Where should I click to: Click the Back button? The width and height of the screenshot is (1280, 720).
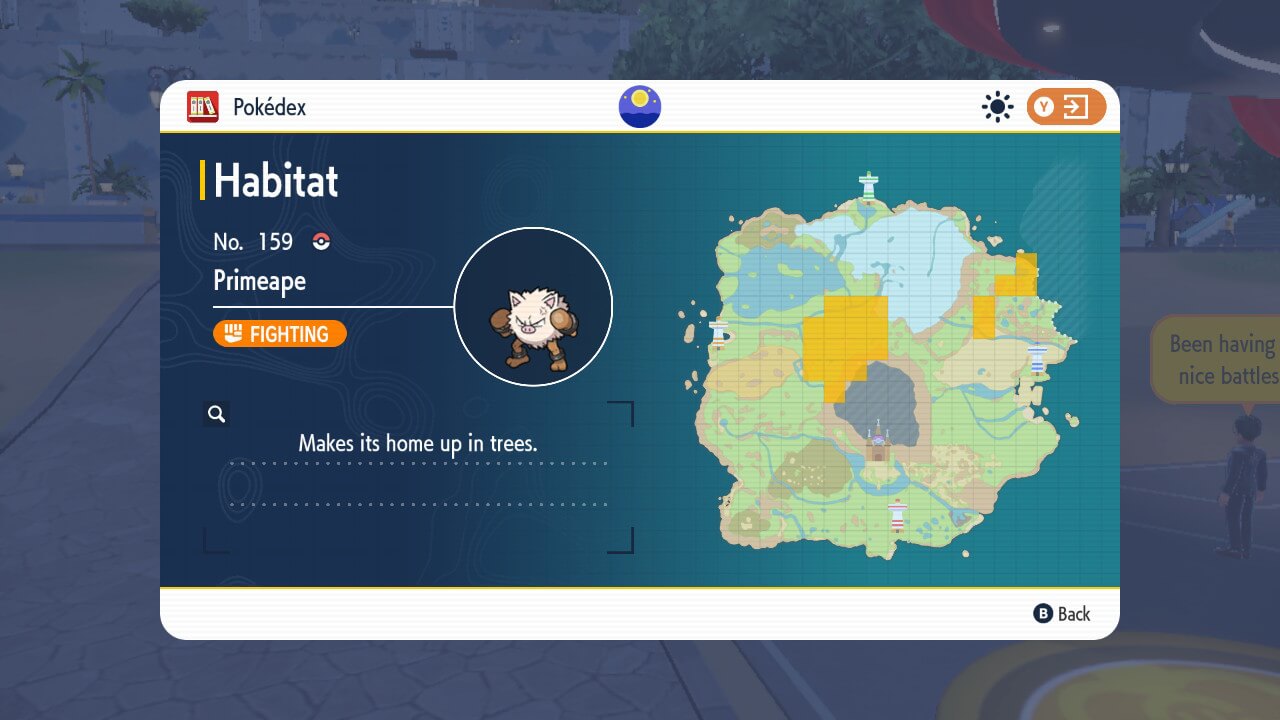1062,614
